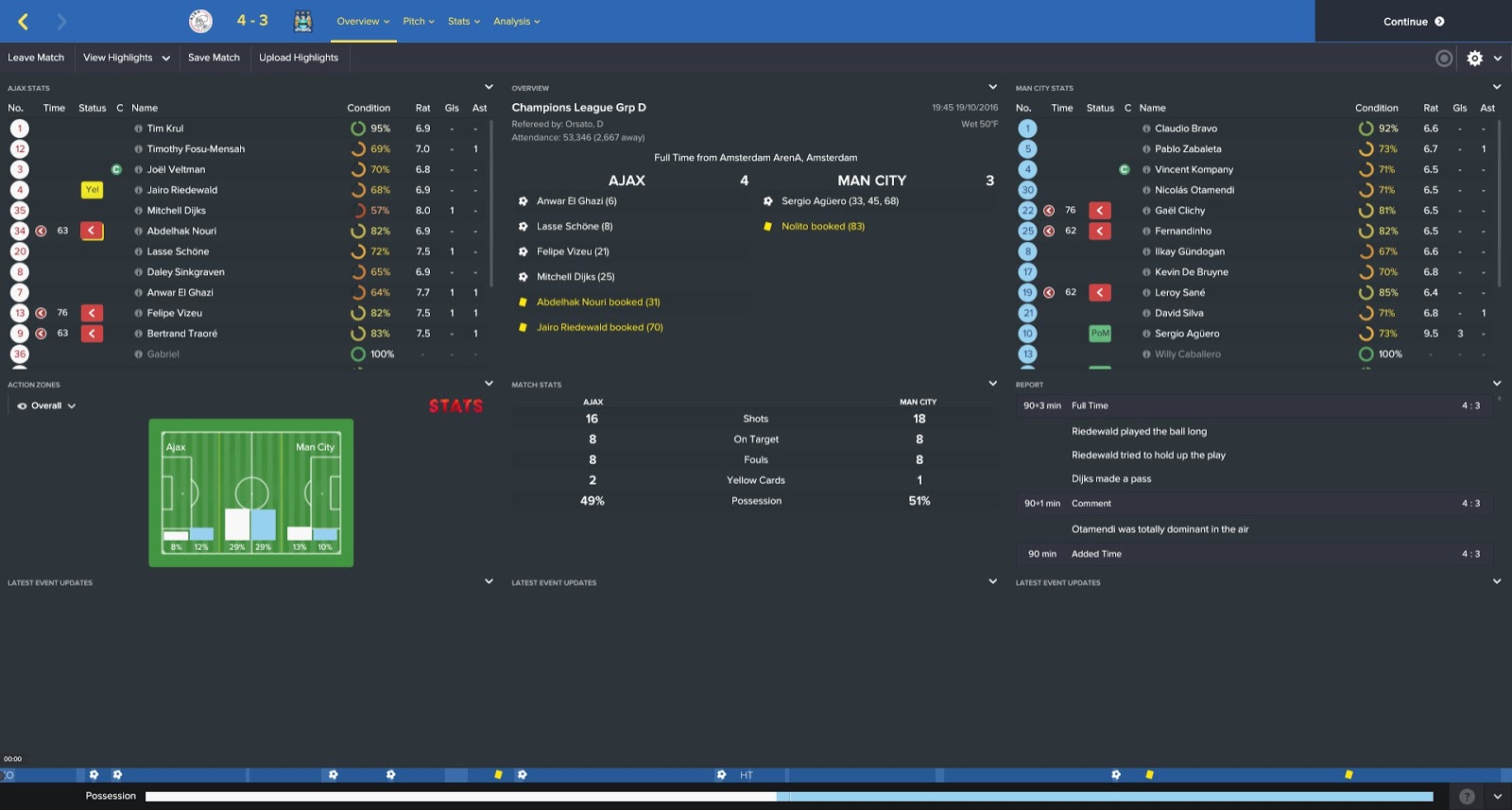Image resolution: width=1512 pixels, height=810 pixels.
Task: Click the record highlights circle icon near the gear
Action: 1443,58
